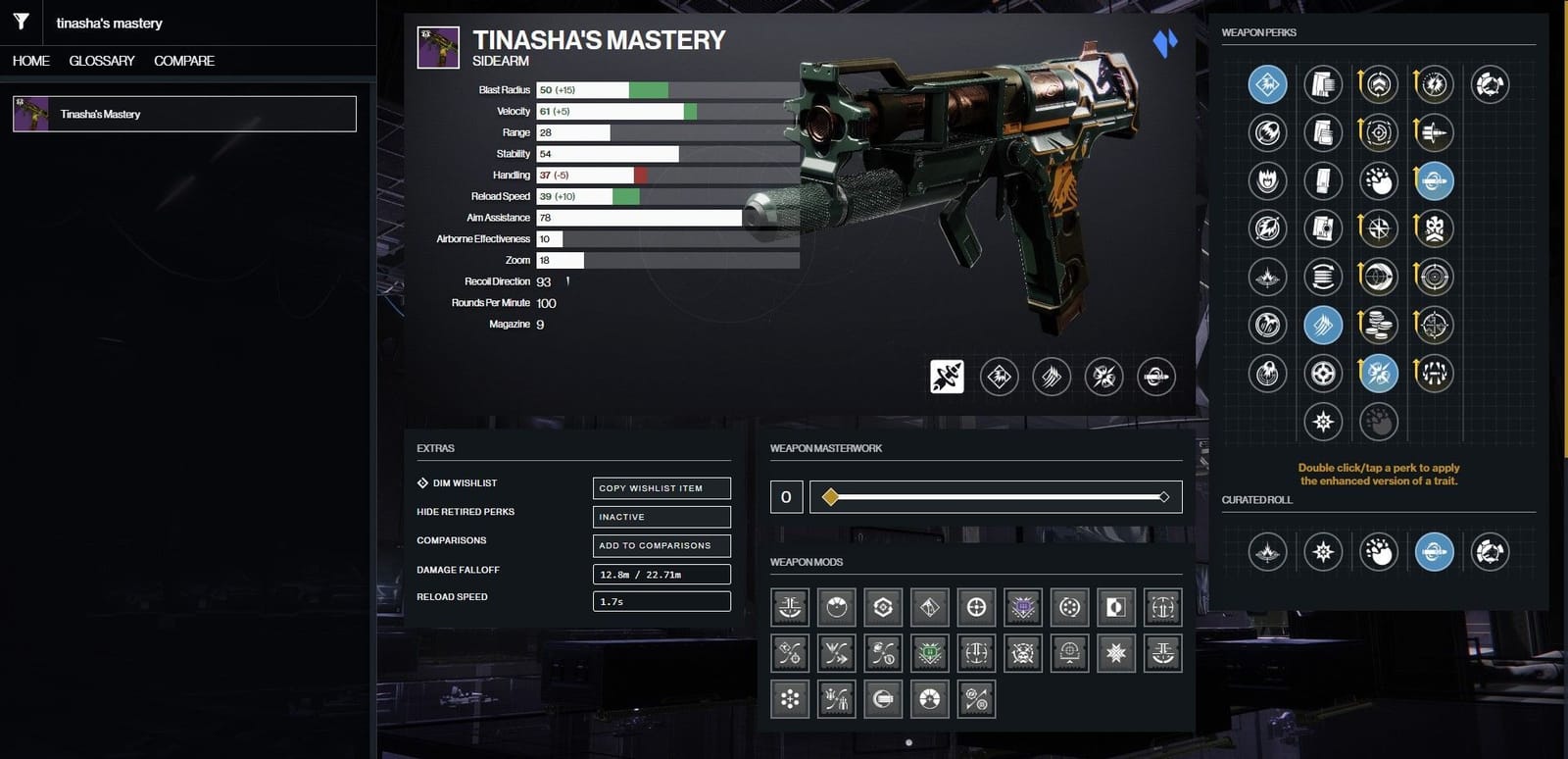Click the paw-print perk in the Curated Roll
Screen dimensions: 1568x759
tap(1379, 552)
